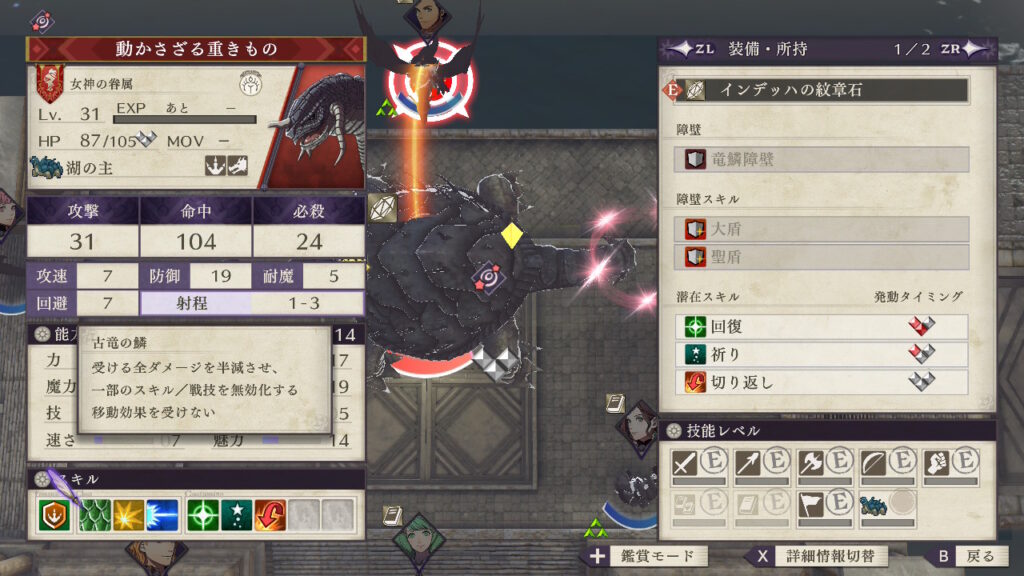Click the red arrow counter skill icon
The height and width of the screenshot is (576, 1024).
271,514
